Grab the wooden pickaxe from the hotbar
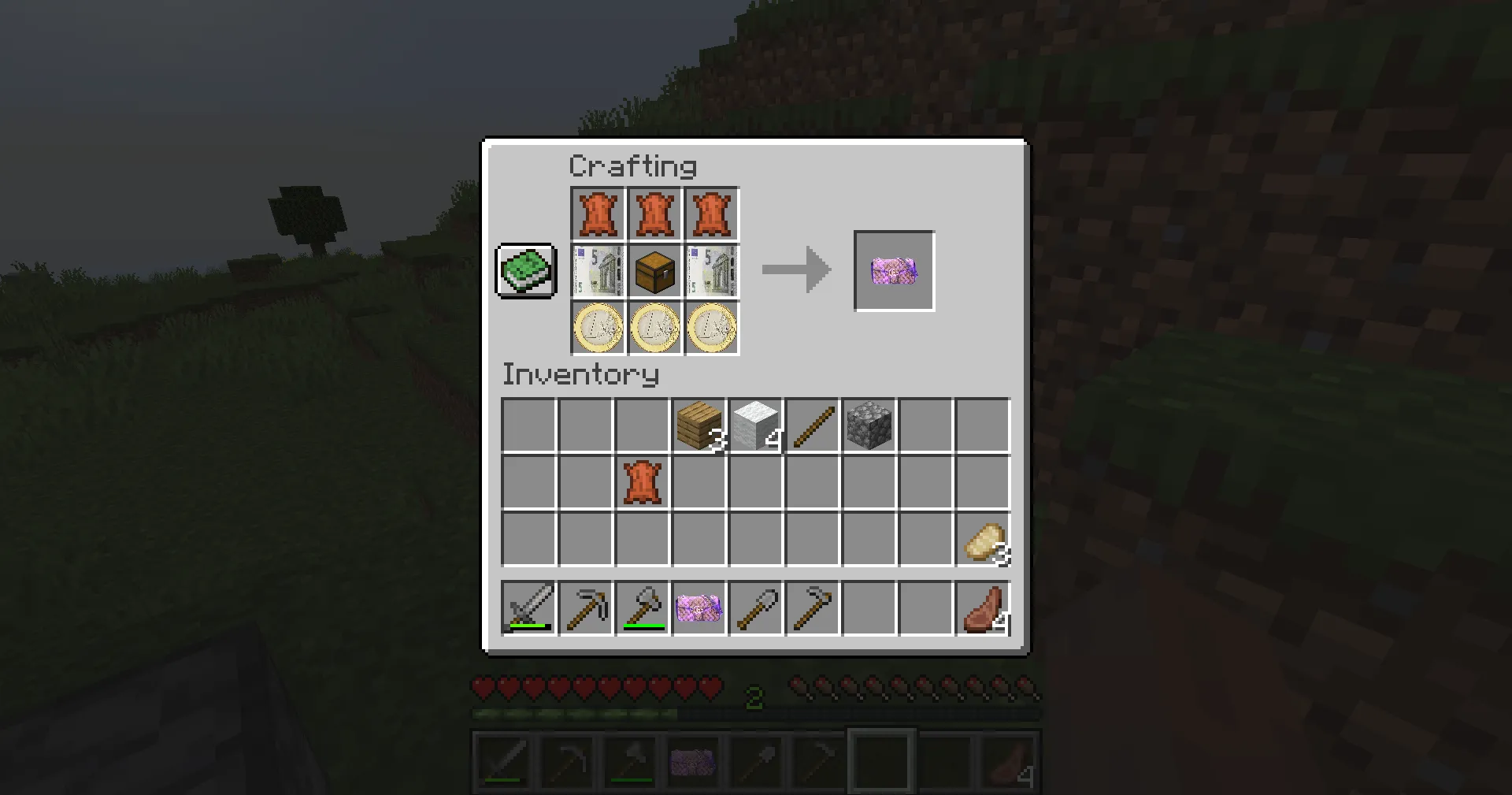Screen dimensions: 1512x795 pyautogui.click(x=585, y=607)
